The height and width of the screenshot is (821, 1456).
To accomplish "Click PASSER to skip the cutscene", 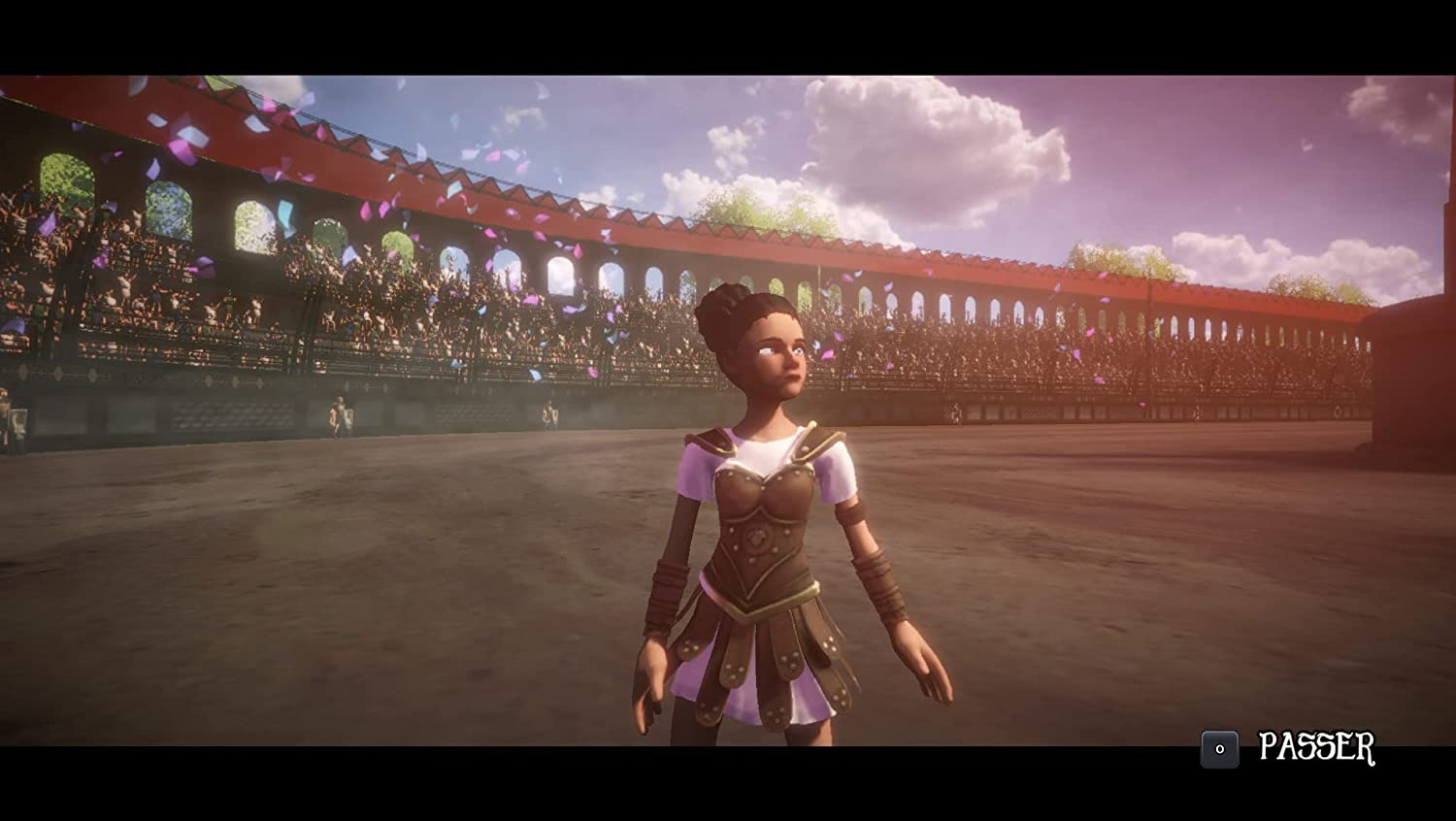I will pyautogui.click(x=1318, y=745).
